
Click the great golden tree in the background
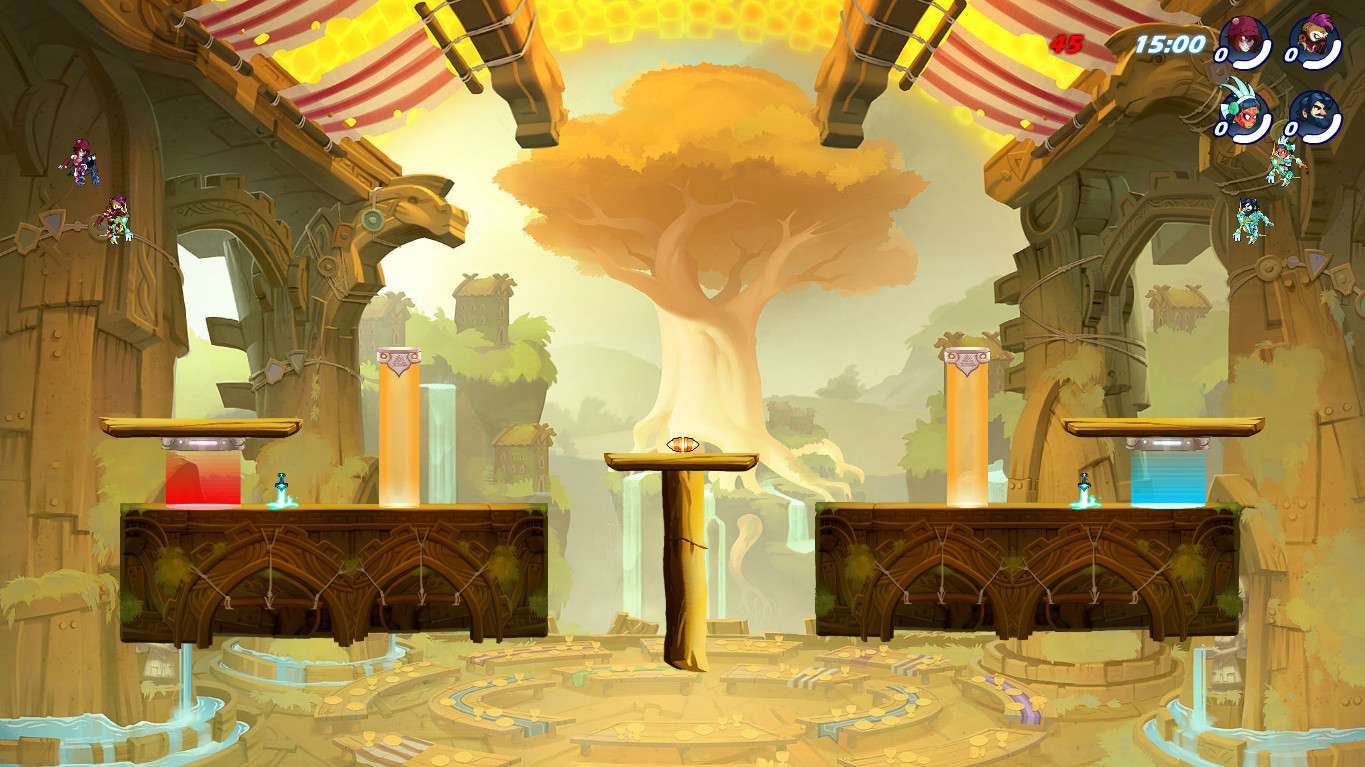coord(680,180)
